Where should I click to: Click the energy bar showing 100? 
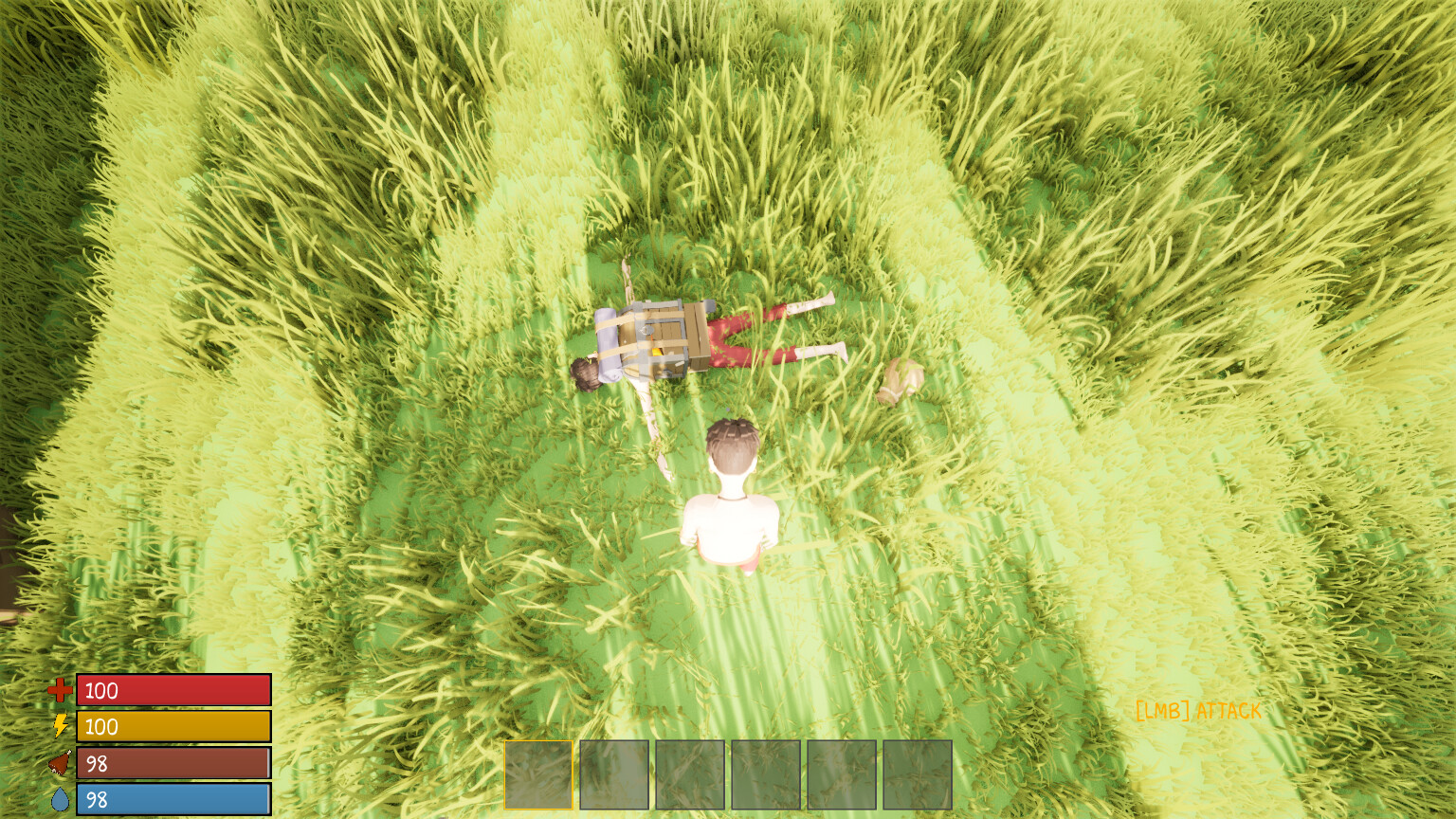coord(173,728)
